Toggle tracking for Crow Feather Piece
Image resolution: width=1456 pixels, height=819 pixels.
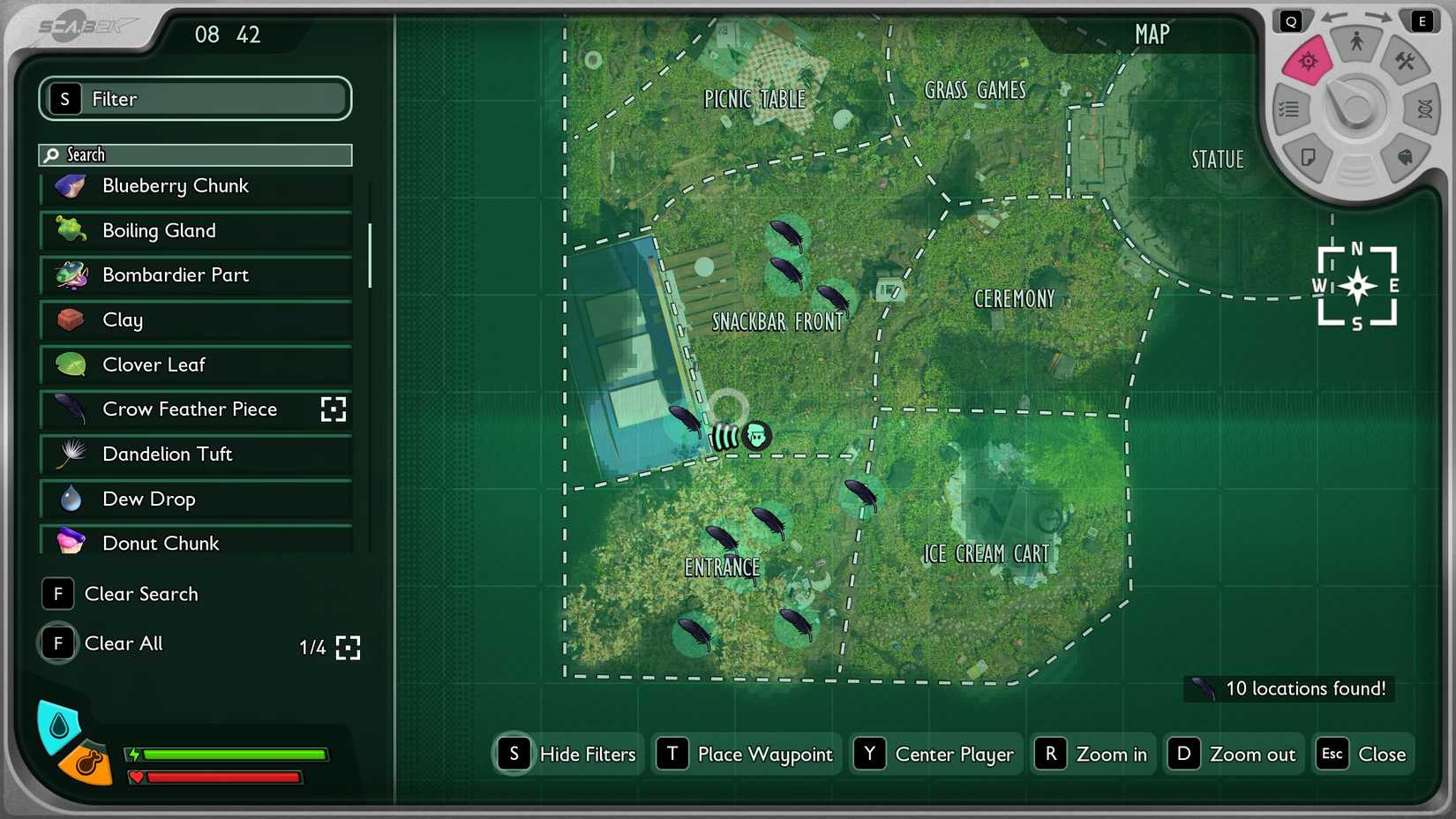tap(334, 409)
